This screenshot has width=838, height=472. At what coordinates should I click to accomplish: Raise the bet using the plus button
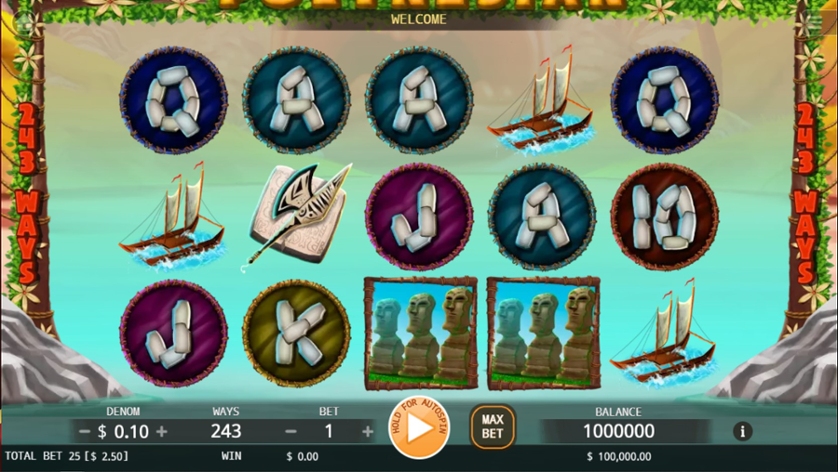point(368,432)
